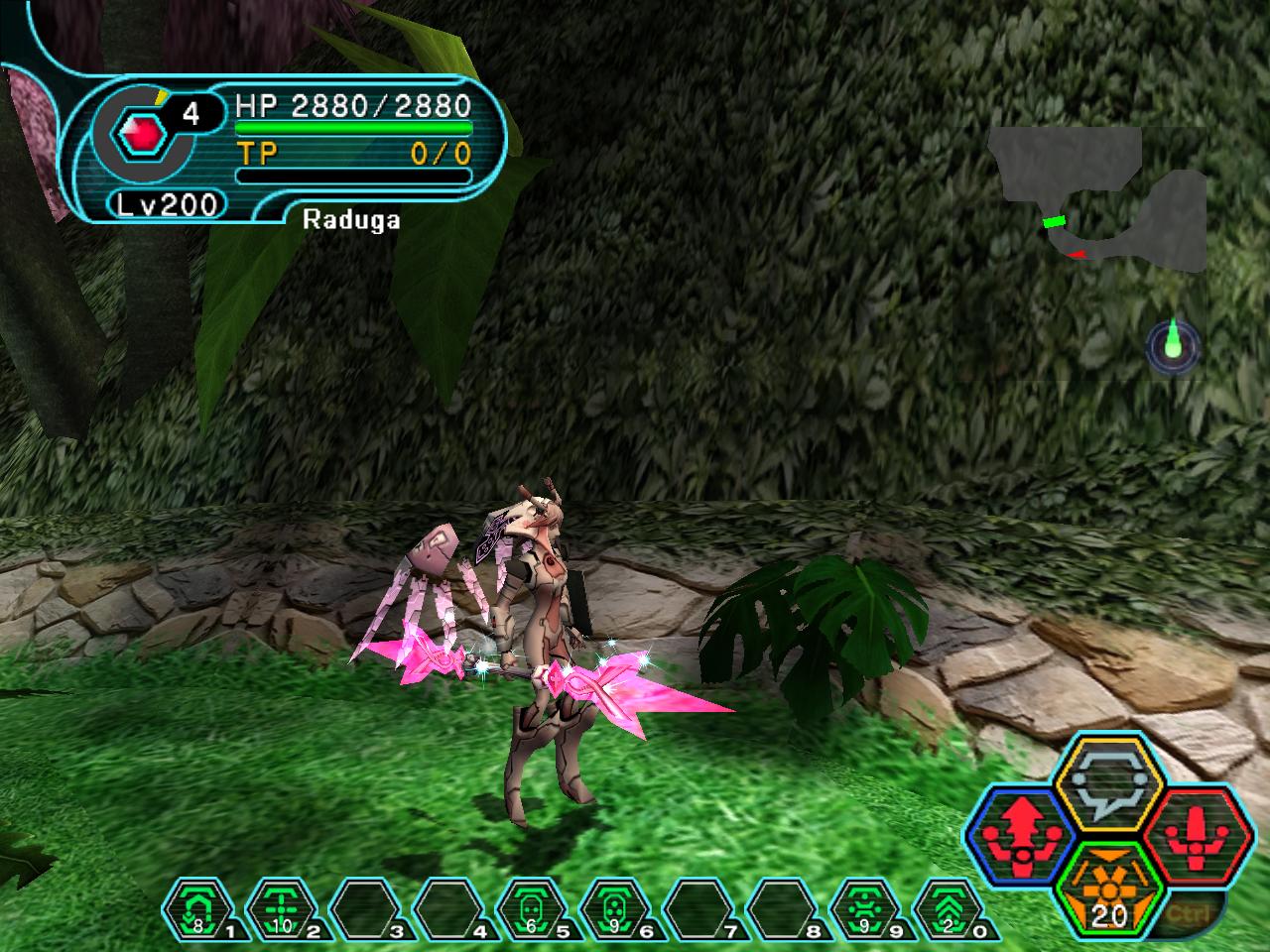
Task: Trigger the blue-bordered red arrow attack
Action: 1020,831
